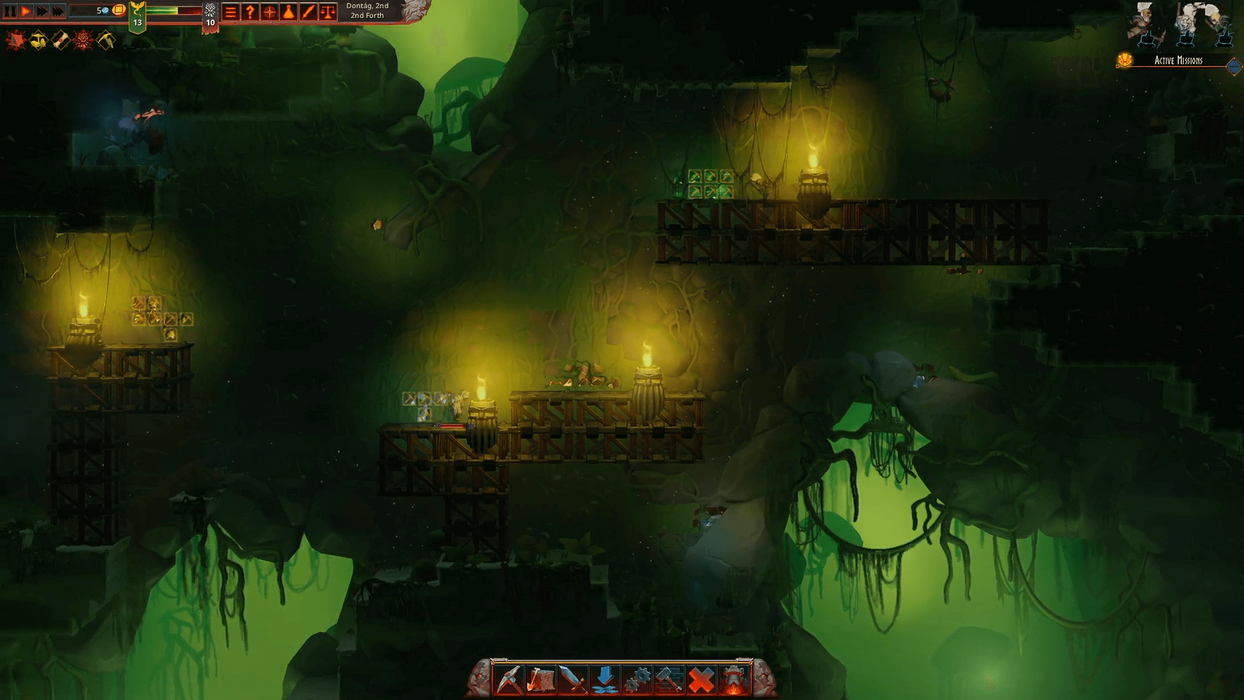Viewport: 1244px width, 700px height.
Task: Open the gears crafting tool
Action: pos(636,679)
